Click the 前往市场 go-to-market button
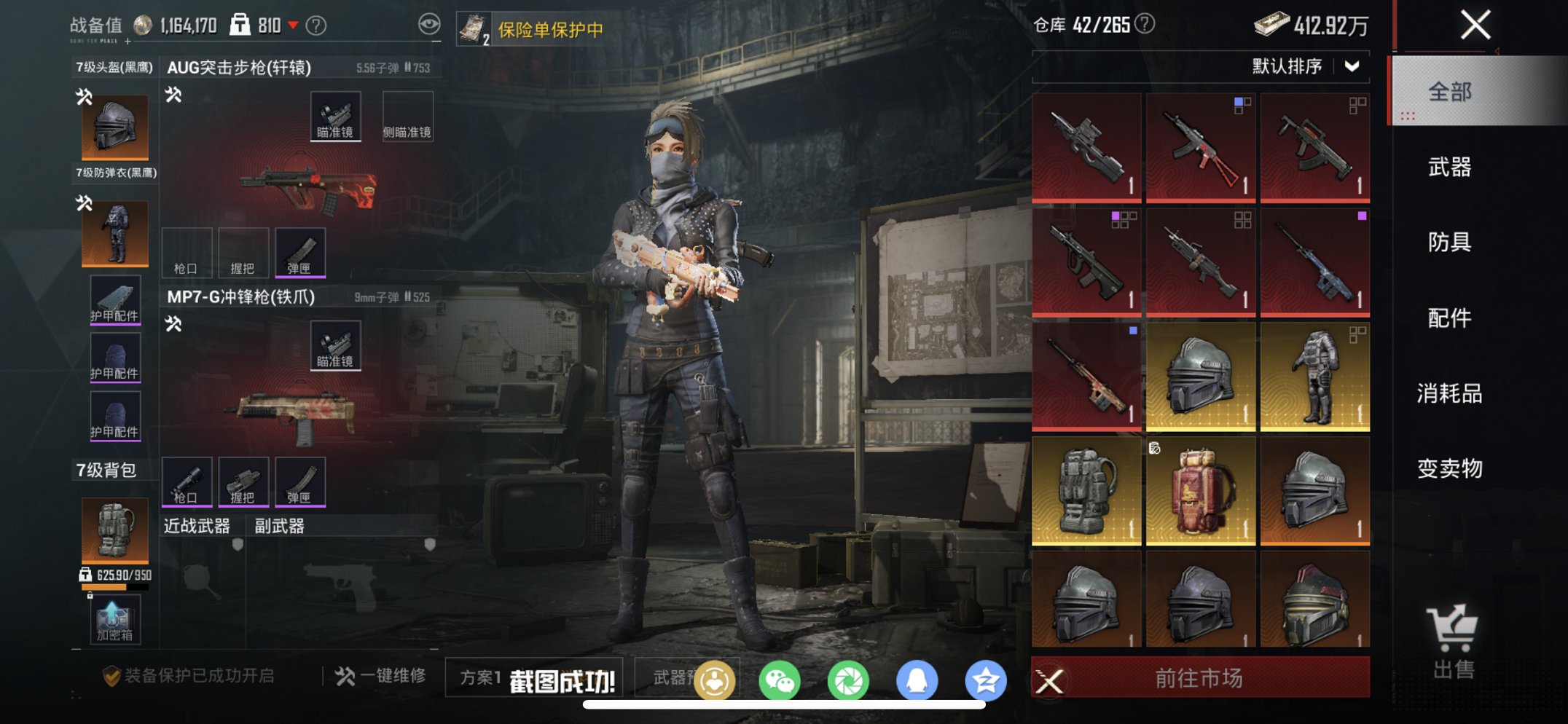 click(x=1200, y=675)
